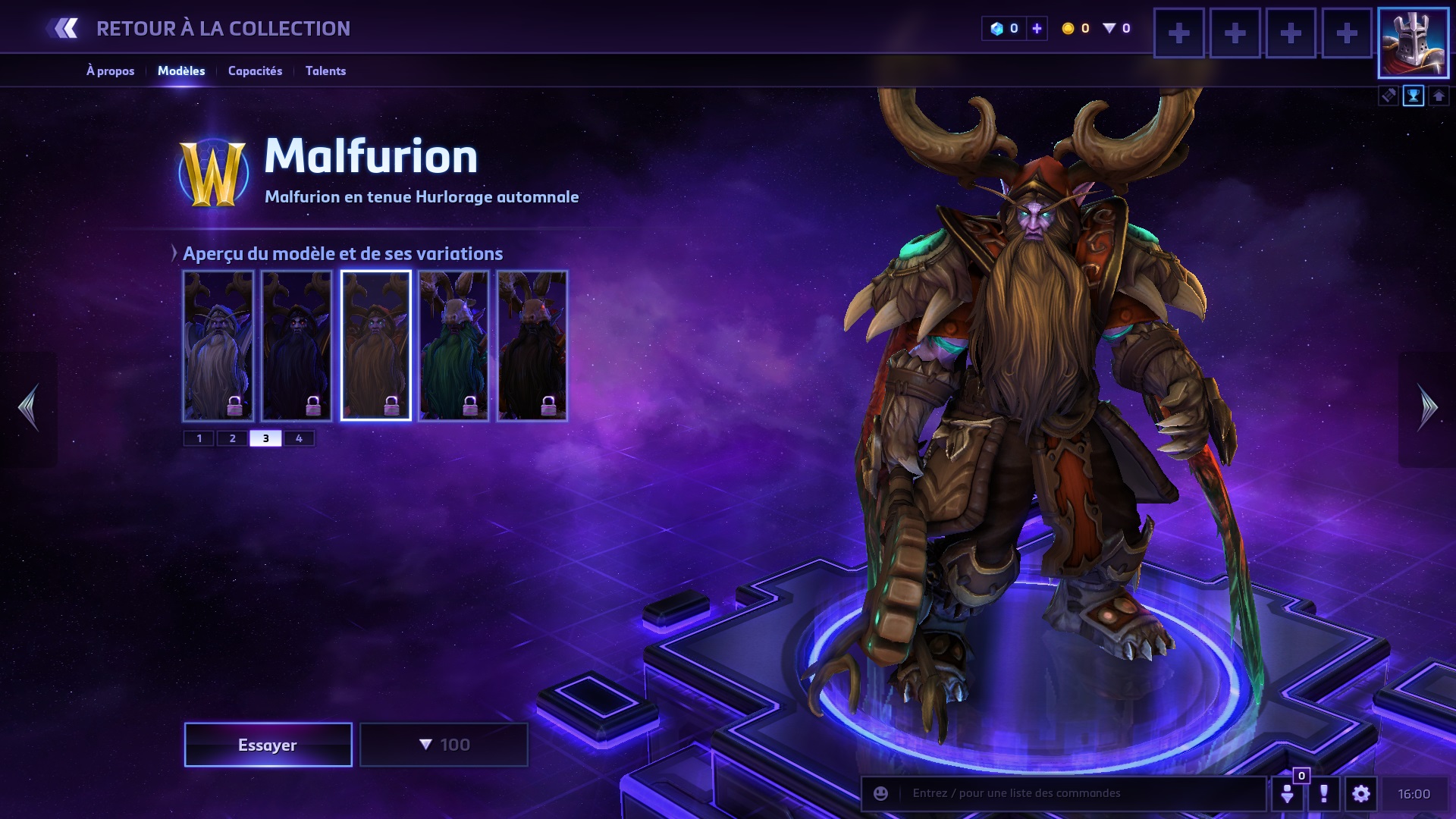Switch to the À propos tab
Screen dimensions: 1456x819
(x=110, y=71)
